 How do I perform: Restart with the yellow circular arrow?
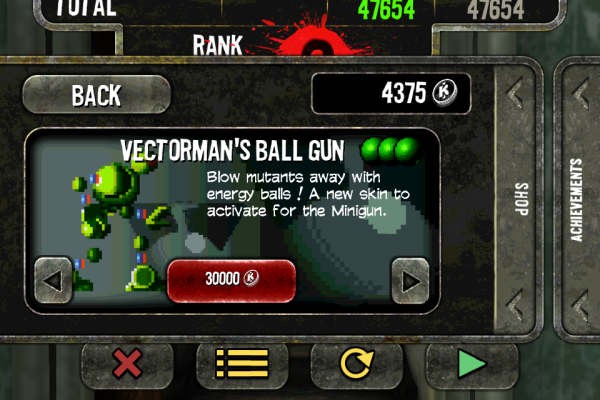[x=357, y=365]
